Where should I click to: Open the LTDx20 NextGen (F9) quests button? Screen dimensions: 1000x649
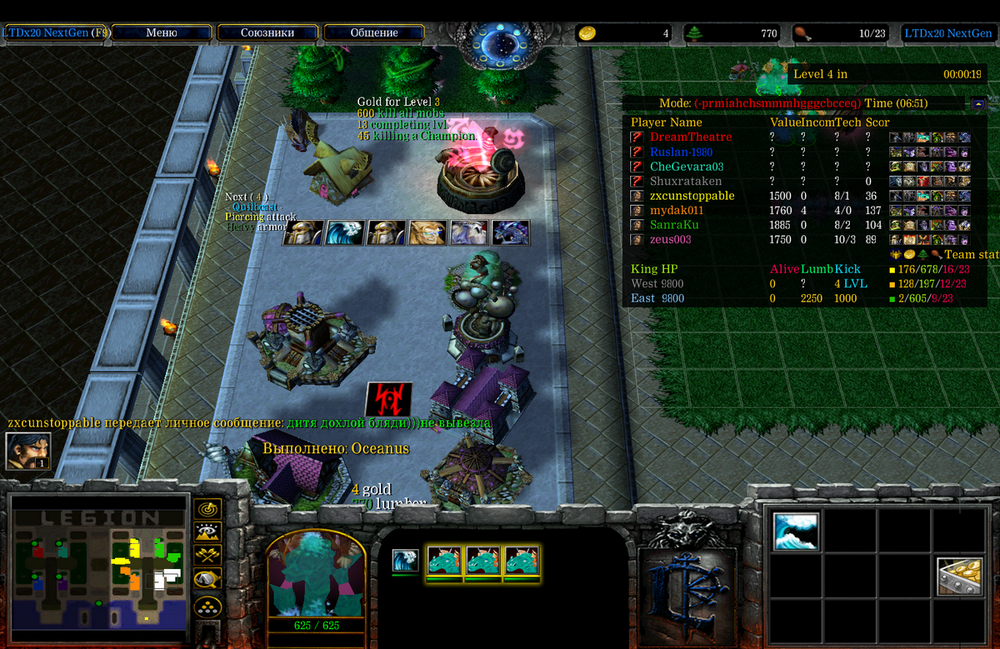[x=56, y=33]
